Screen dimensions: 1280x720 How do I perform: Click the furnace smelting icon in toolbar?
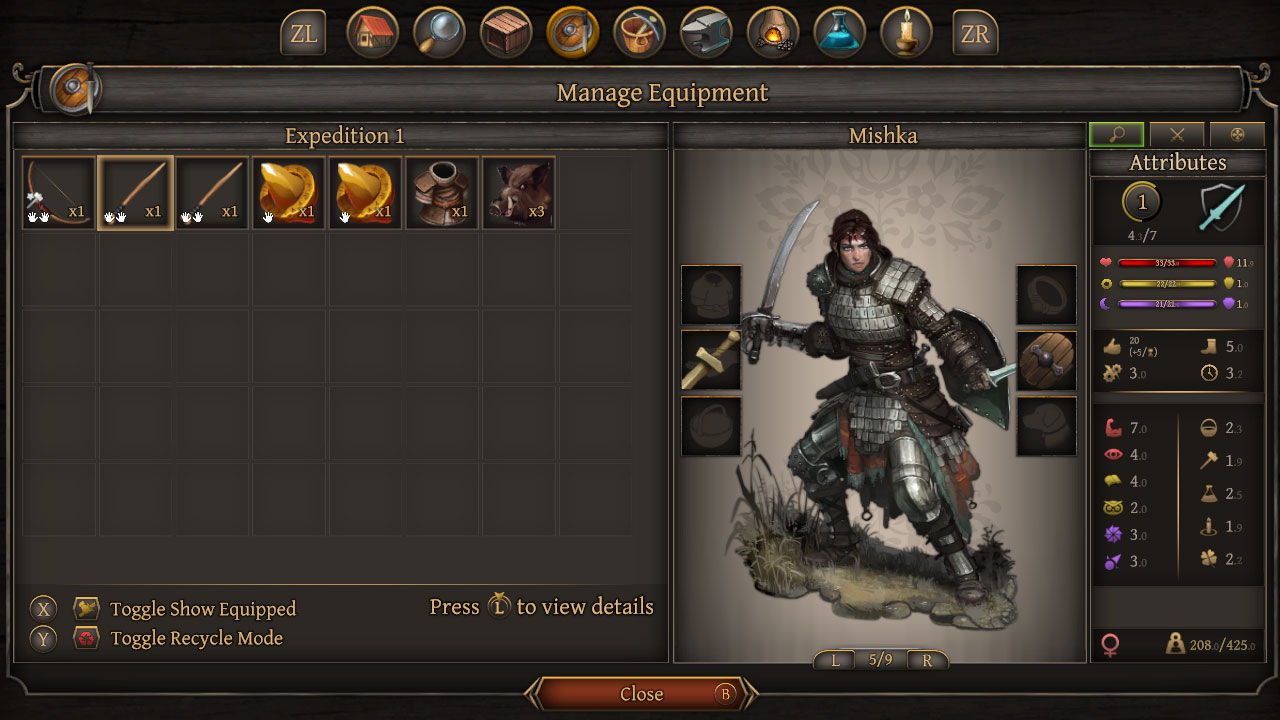point(773,32)
